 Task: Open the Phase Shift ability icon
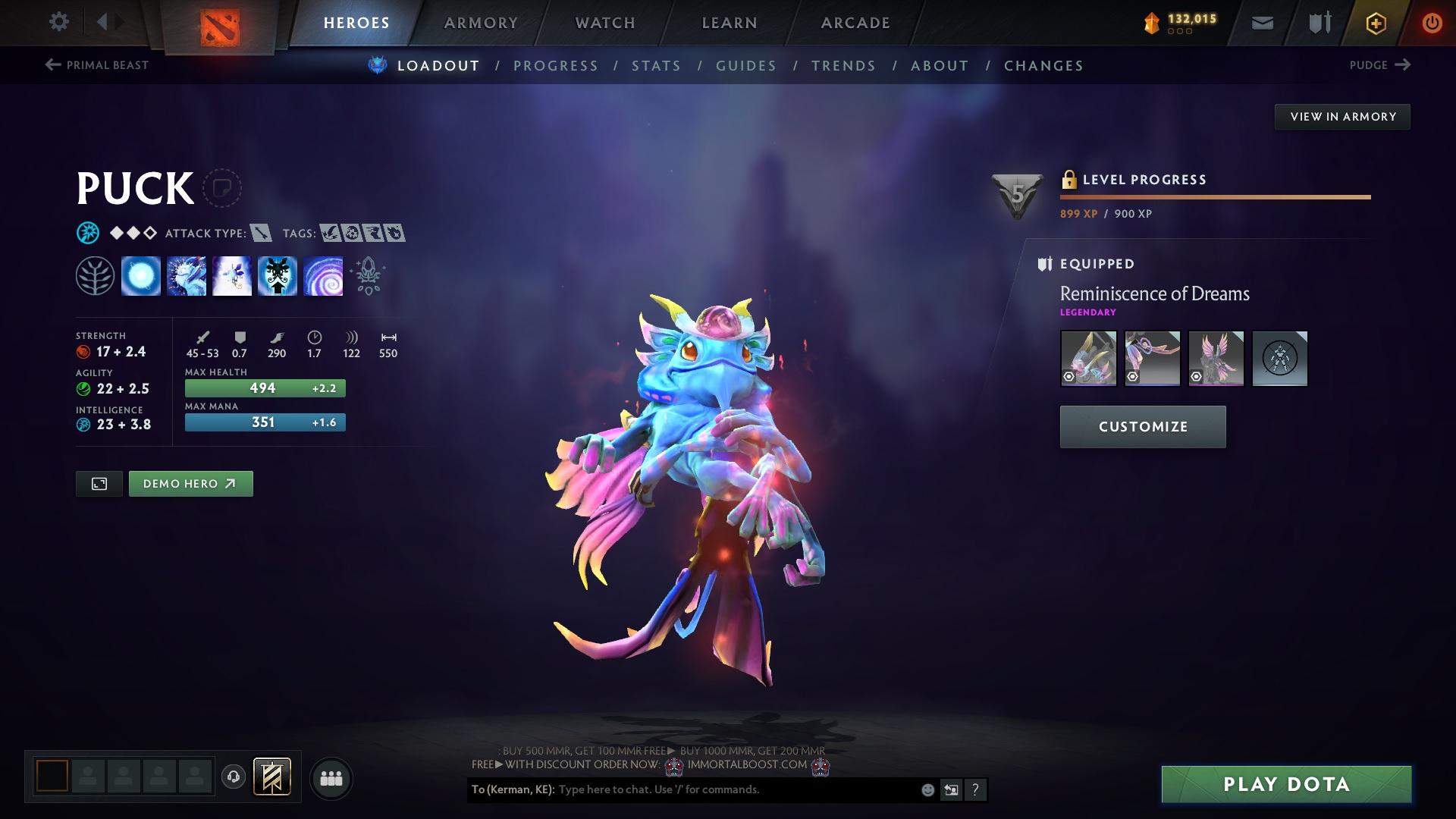pos(231,276)
